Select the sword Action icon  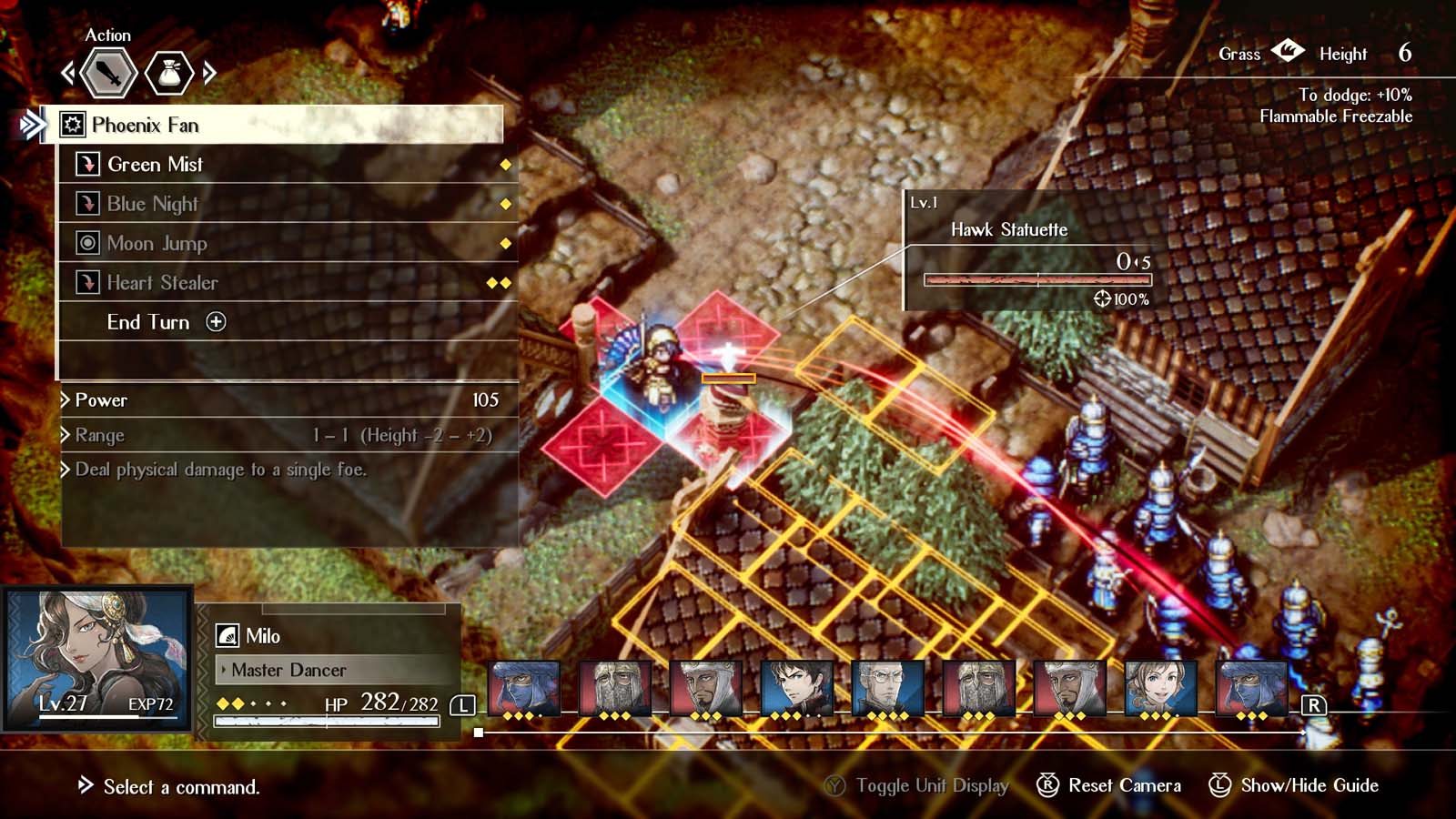(x=108, y=74)
